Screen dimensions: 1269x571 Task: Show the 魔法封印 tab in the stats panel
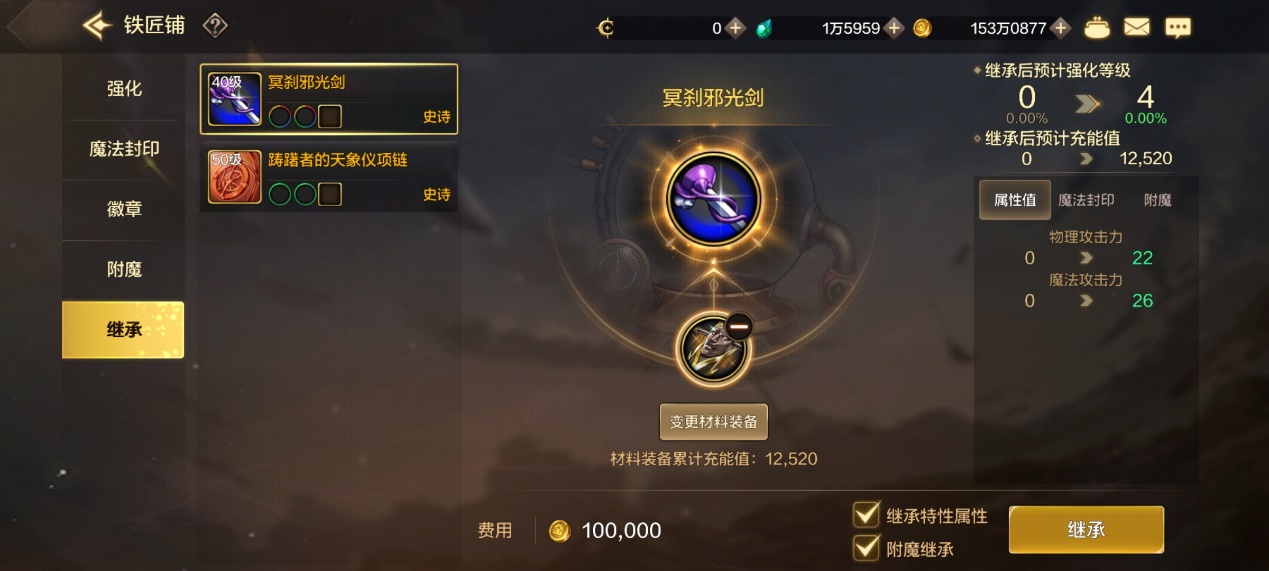click(1086, 200)
